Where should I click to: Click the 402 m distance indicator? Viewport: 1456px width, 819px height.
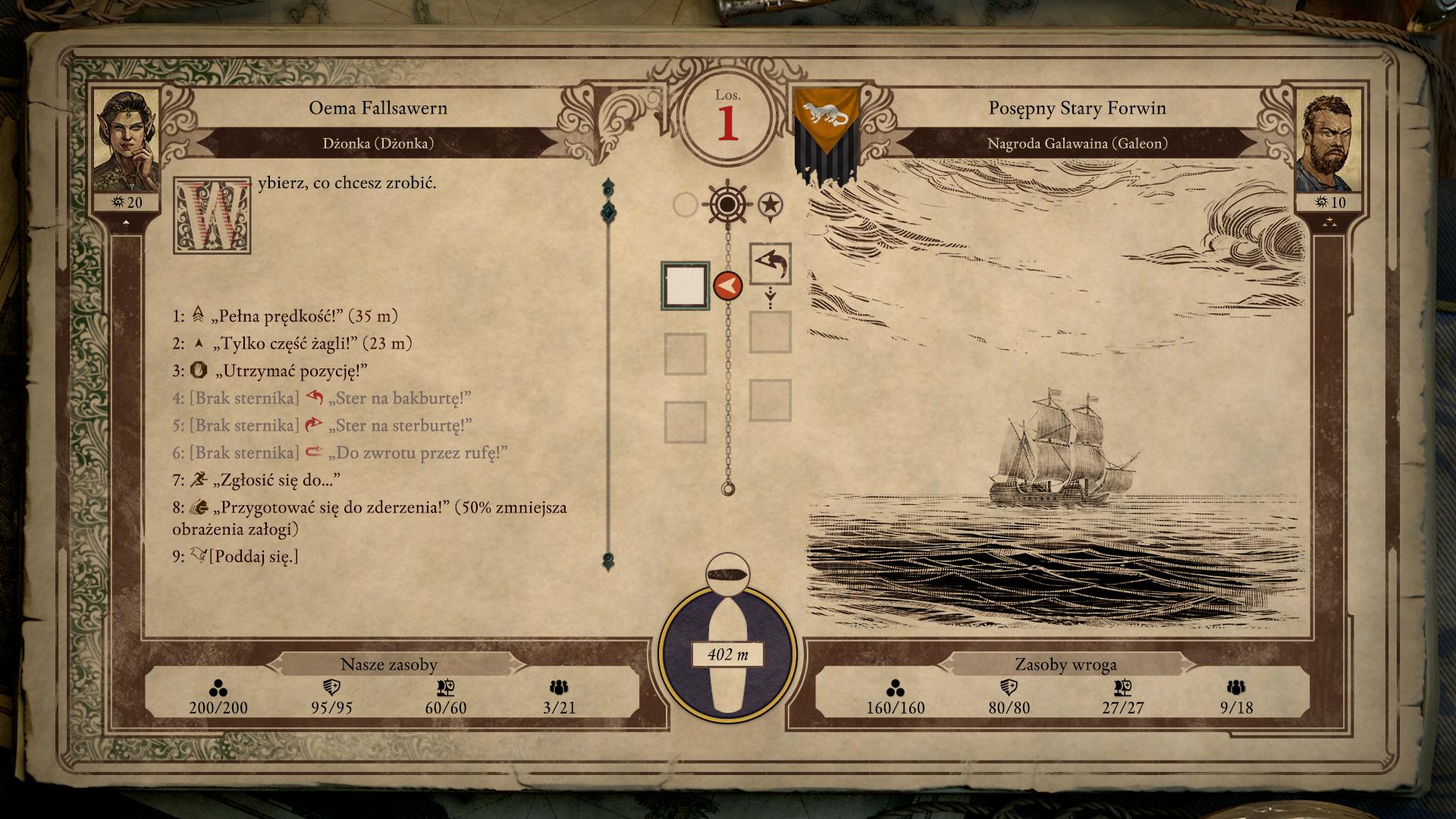[x=727, y=654]
